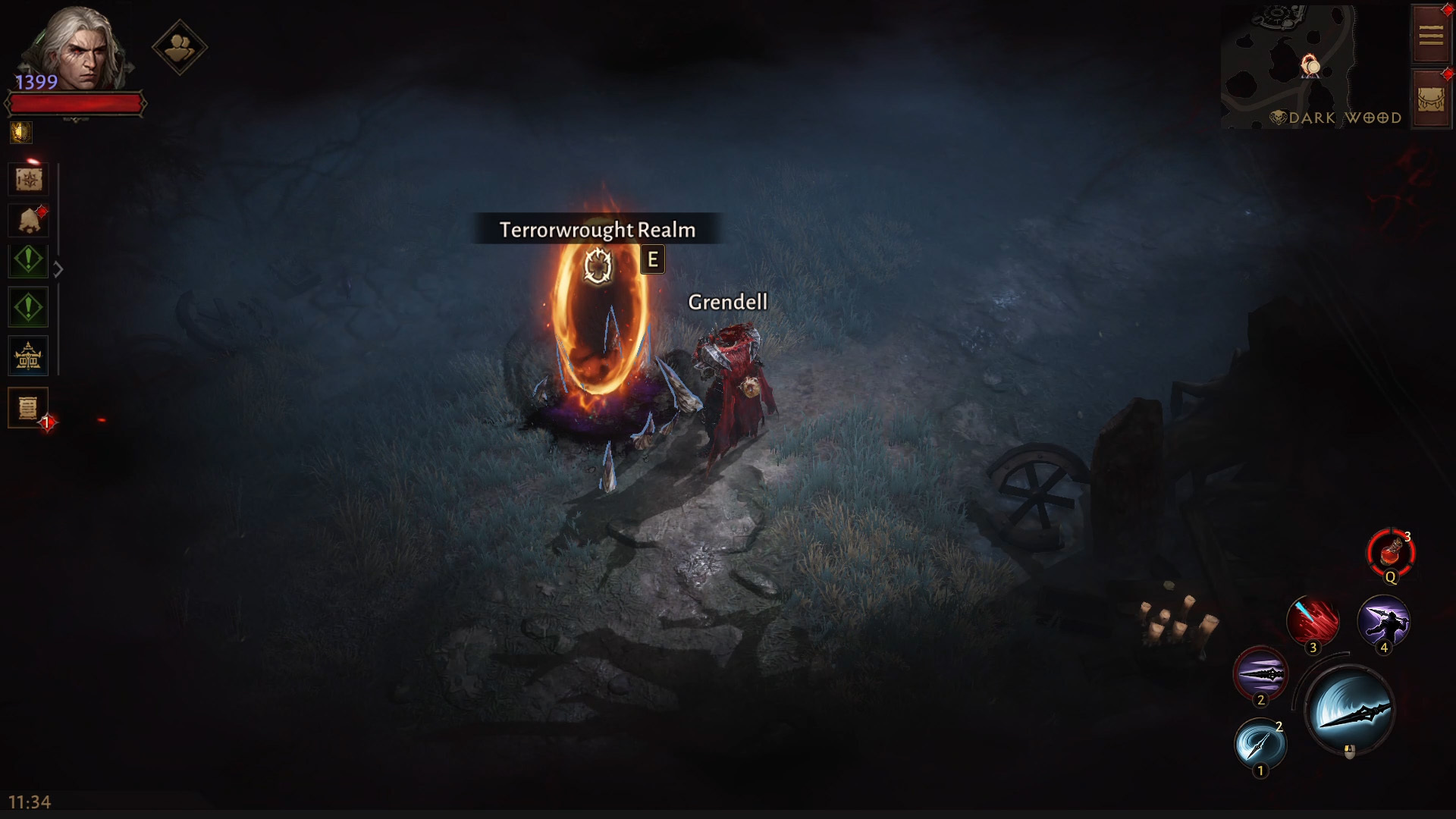
Task: Check the helmet notification icon with red alert
Action: coord(28,220)
